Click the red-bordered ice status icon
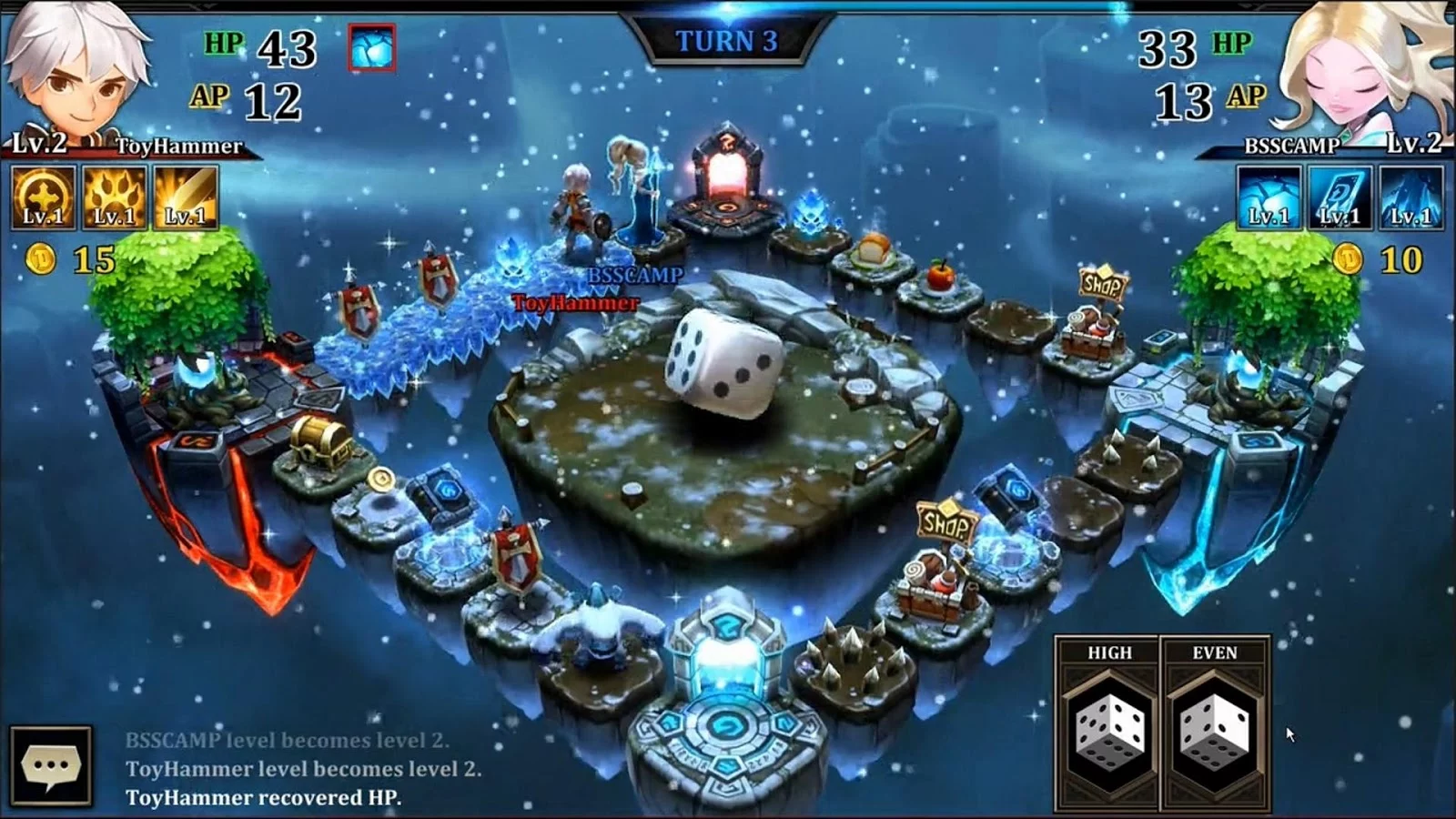The height and width of the screenshot is (819, 1456). coord(372,48)
